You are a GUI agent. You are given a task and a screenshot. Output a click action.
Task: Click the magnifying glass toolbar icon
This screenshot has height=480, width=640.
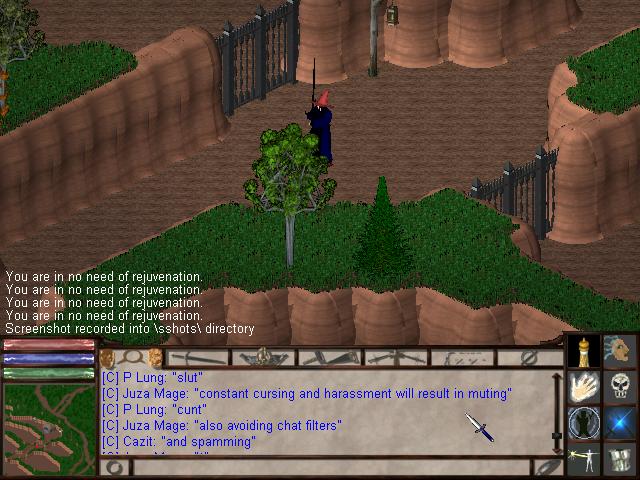pyautogui.click(x=131, y=357)
